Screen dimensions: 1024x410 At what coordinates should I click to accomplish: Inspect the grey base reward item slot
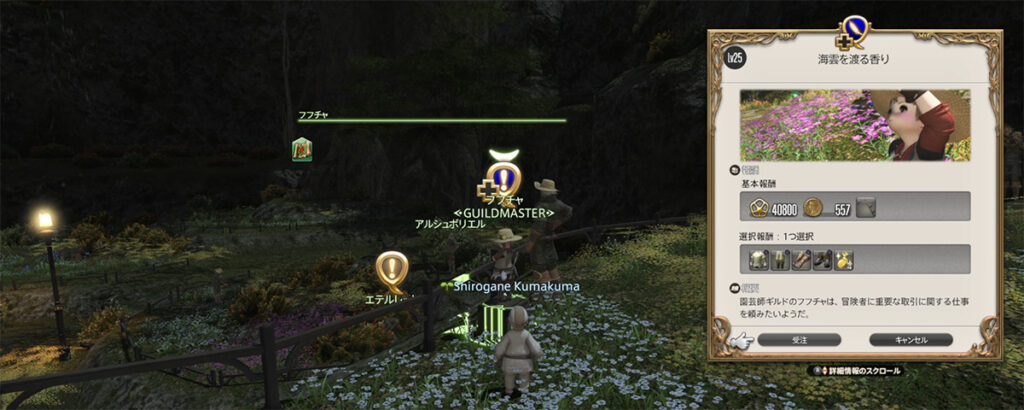tap(866, 207)
